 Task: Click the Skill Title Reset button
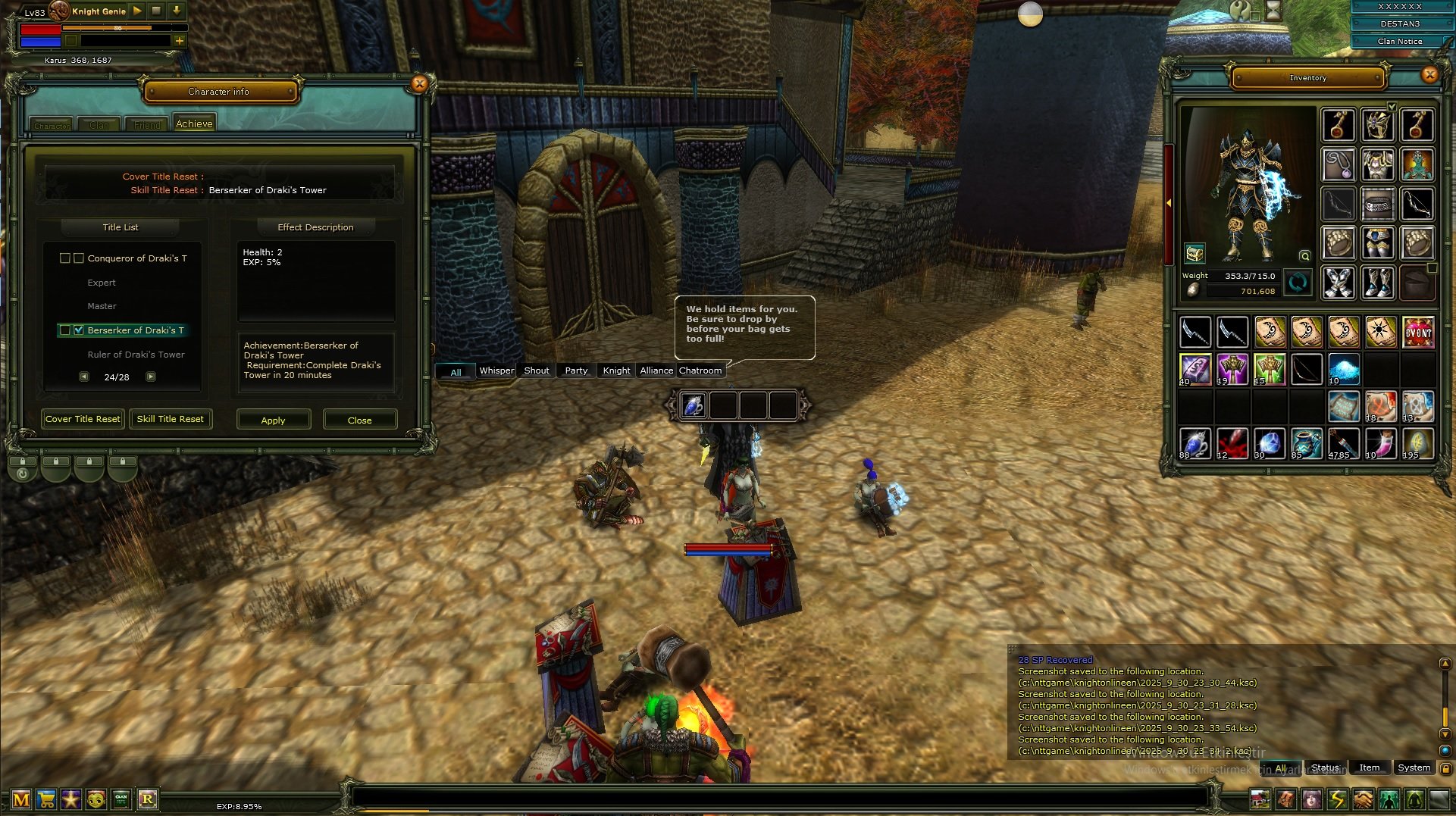[170, 419]
